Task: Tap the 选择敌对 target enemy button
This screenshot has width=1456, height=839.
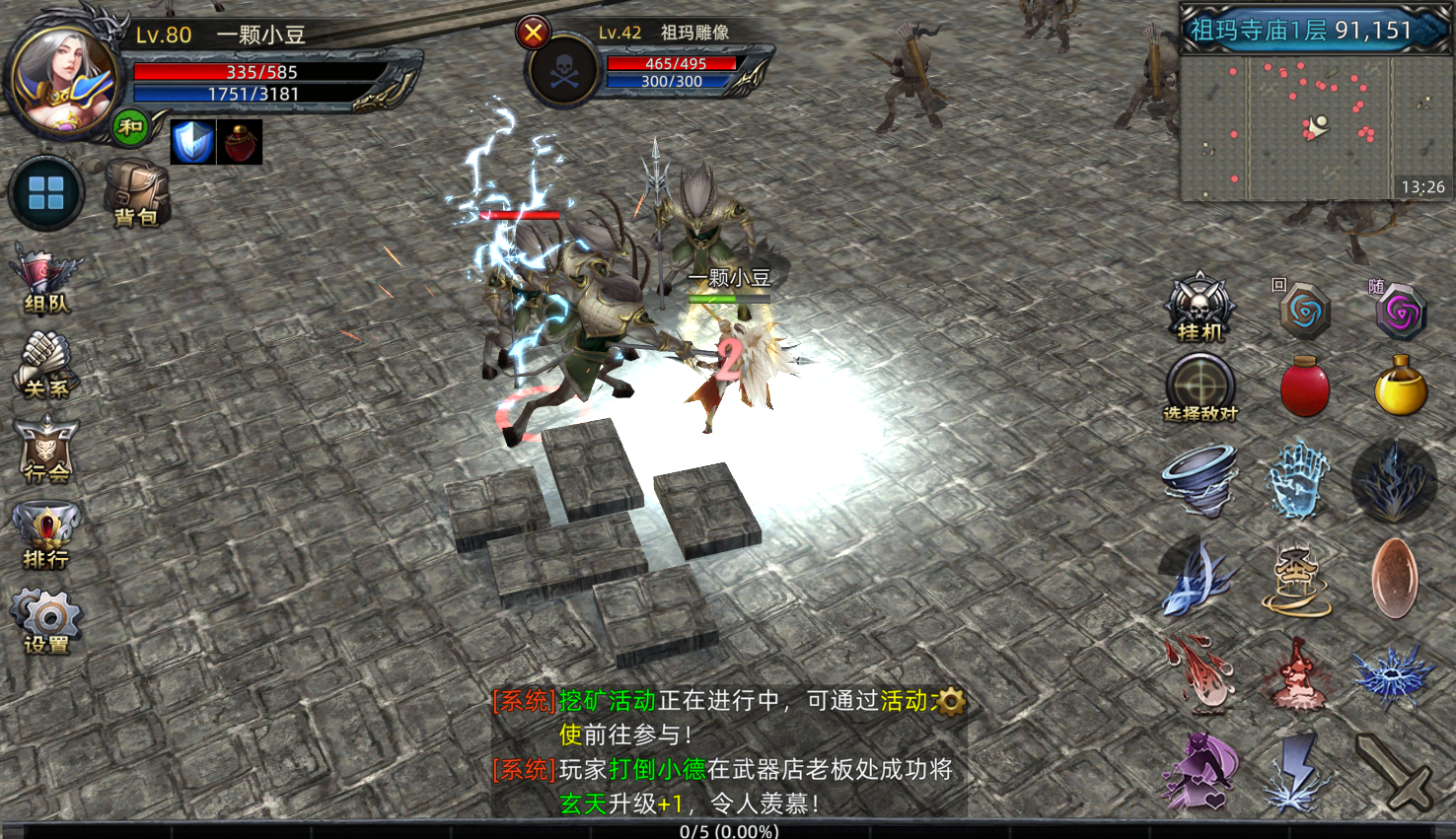Action: [x=1200, y=387]
